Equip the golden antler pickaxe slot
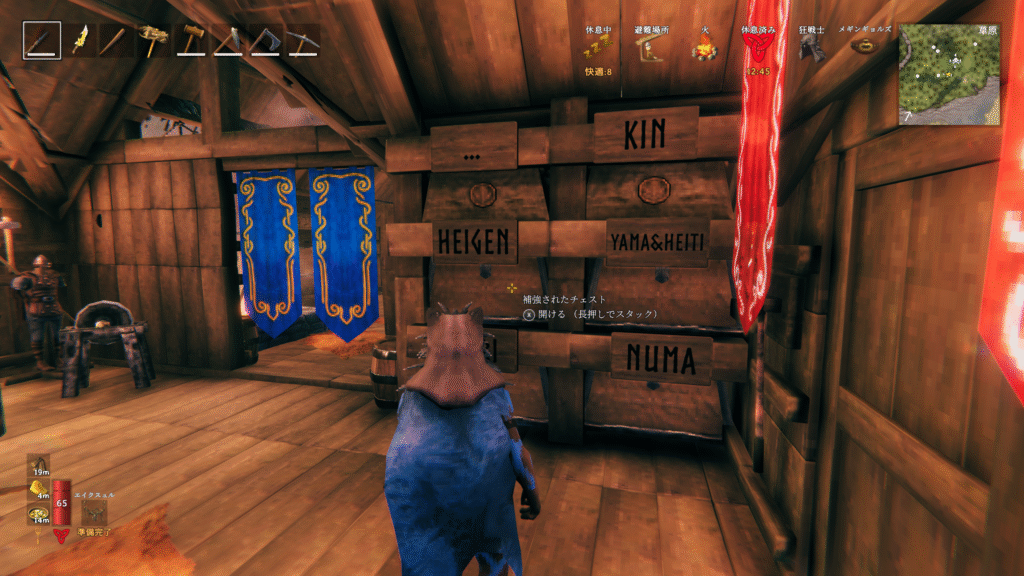Image resolution: width=1024 pixels, height=576 pixels. pos(153,40)
